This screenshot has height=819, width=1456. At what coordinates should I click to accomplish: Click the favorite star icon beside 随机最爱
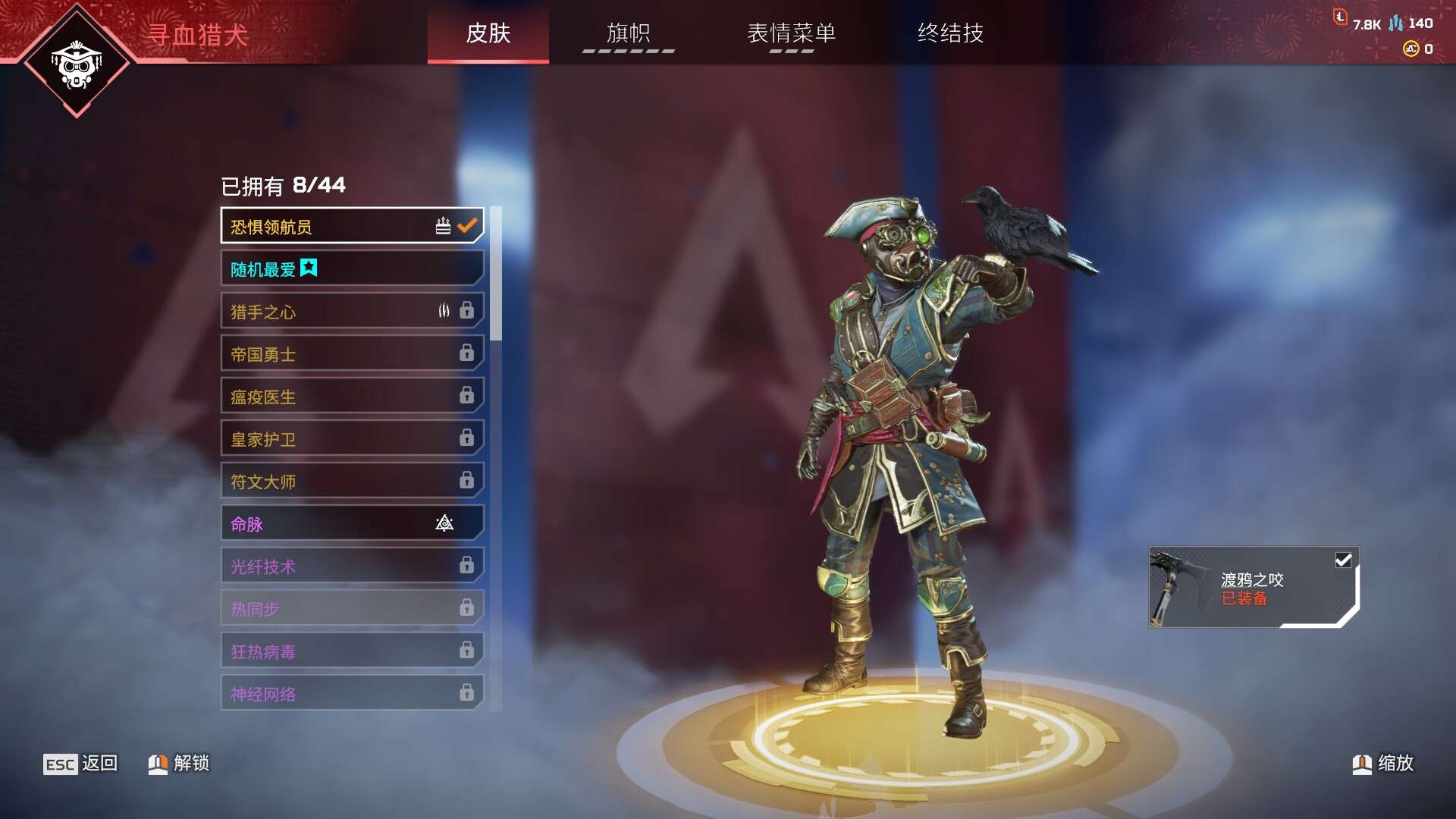point(308,267)
